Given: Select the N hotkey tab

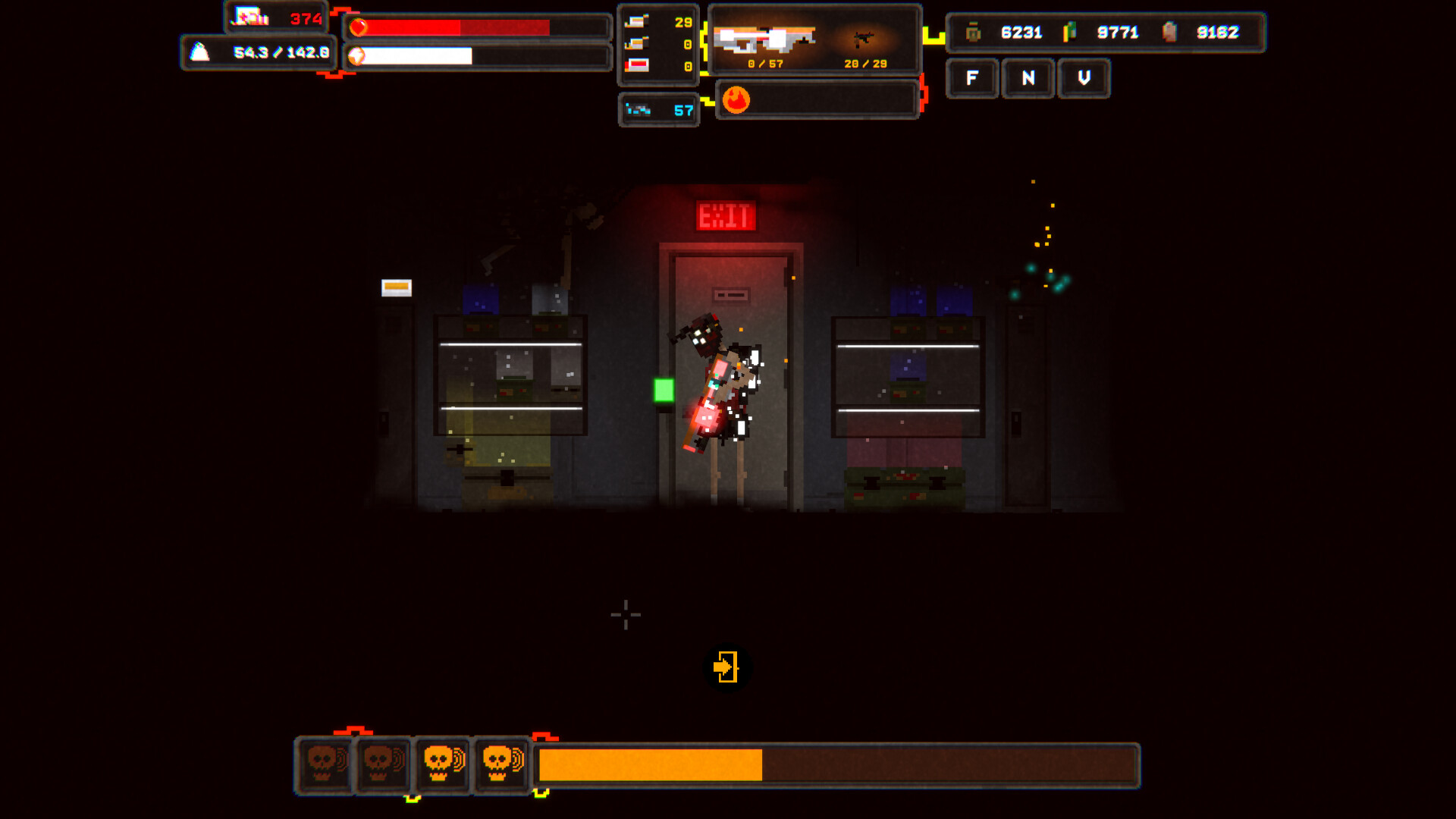Looking at the screenshot, I should tap(1028, 79).
